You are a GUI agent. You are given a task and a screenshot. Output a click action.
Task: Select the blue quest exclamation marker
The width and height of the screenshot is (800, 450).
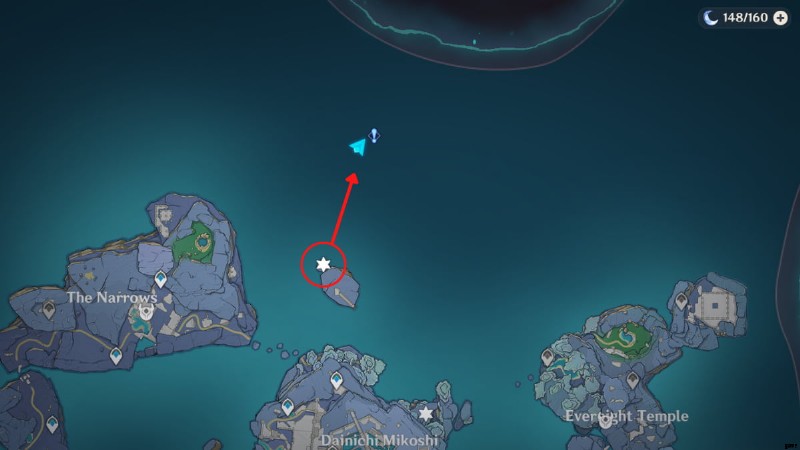click(x=373, y=135)
